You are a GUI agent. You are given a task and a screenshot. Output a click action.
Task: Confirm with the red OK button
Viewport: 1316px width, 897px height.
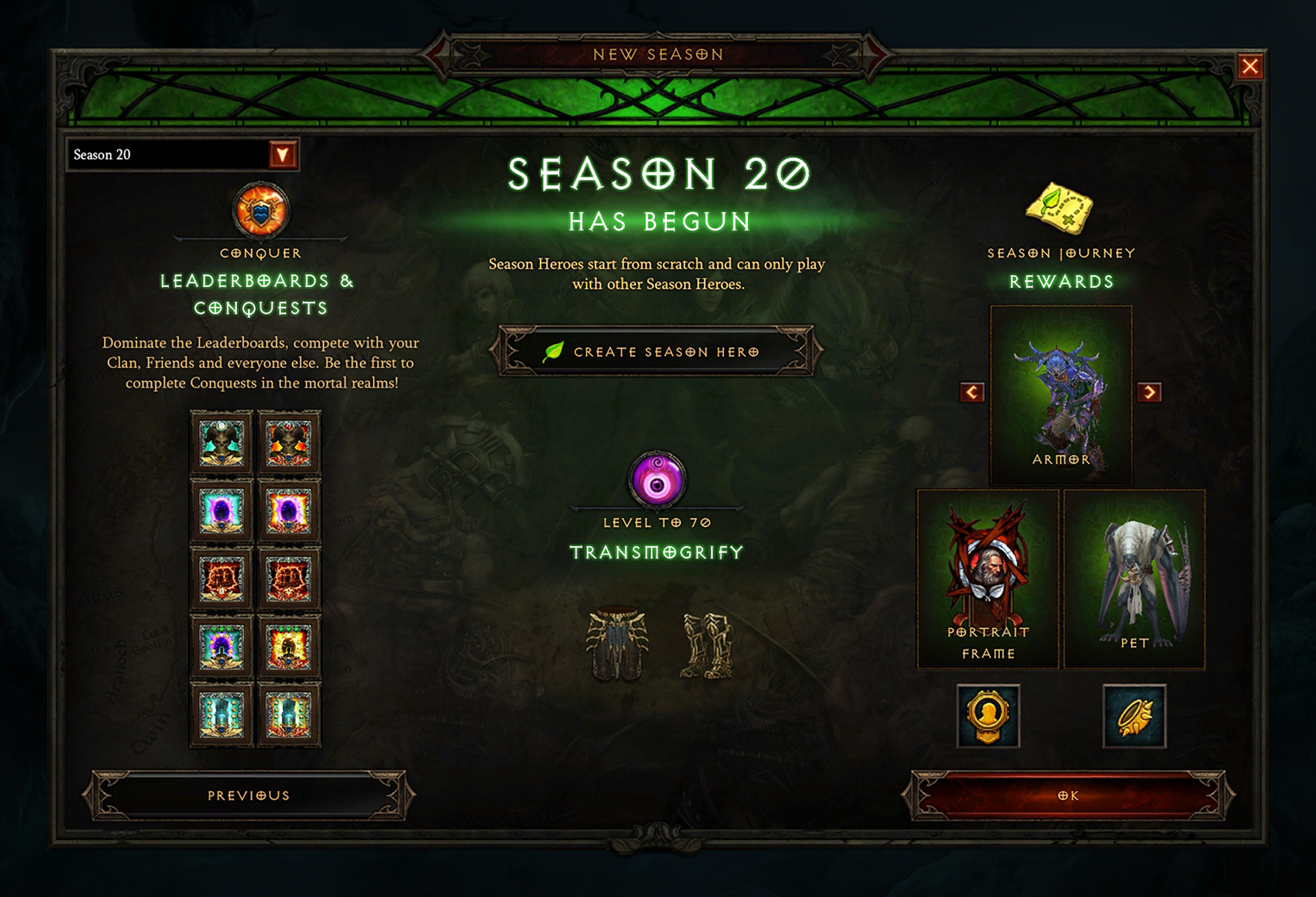point(1068,796)
